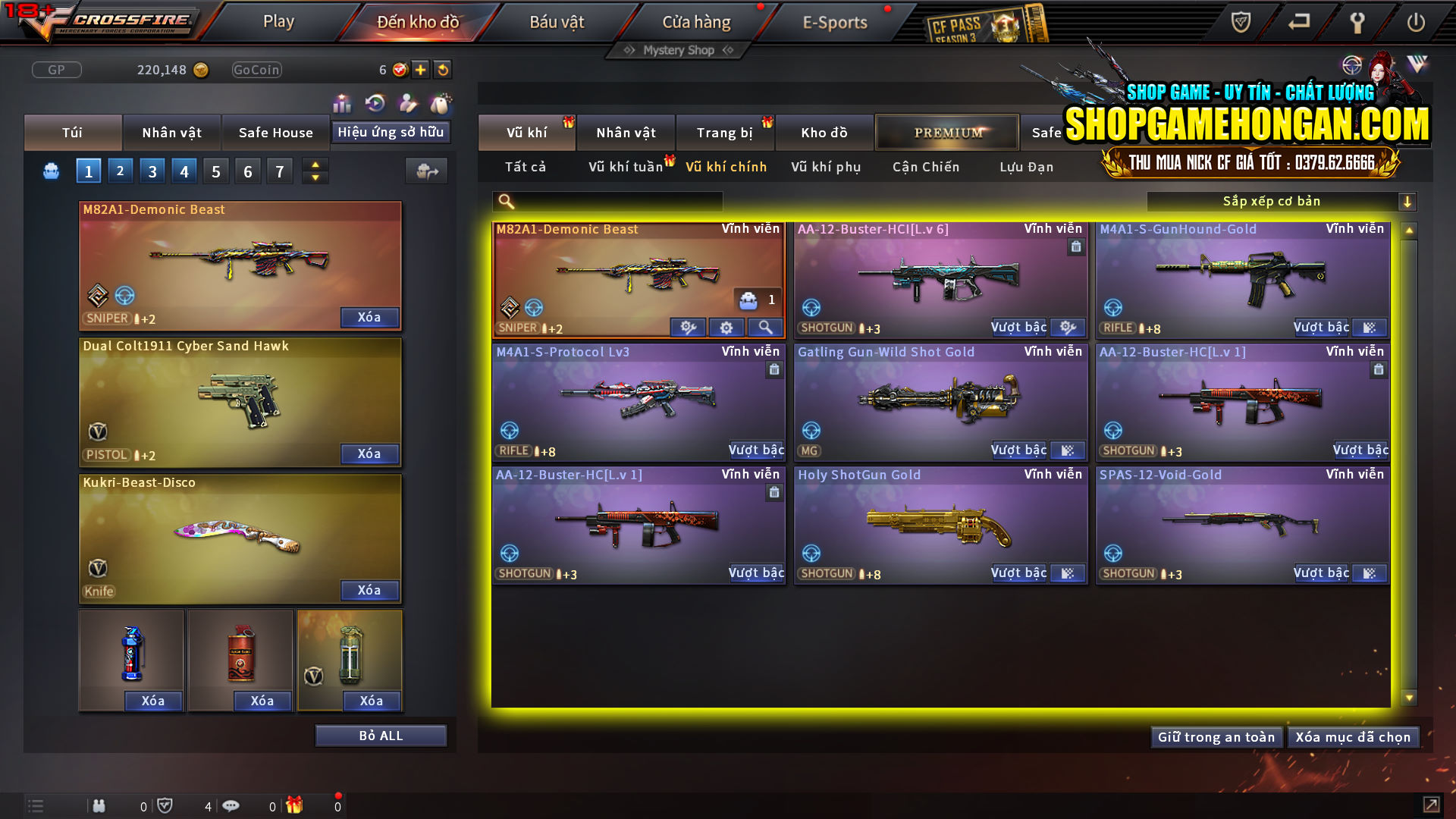Click Xóa mục đã chọn at the bottom right
The image size is (1456, 819).
[1353, 736]
